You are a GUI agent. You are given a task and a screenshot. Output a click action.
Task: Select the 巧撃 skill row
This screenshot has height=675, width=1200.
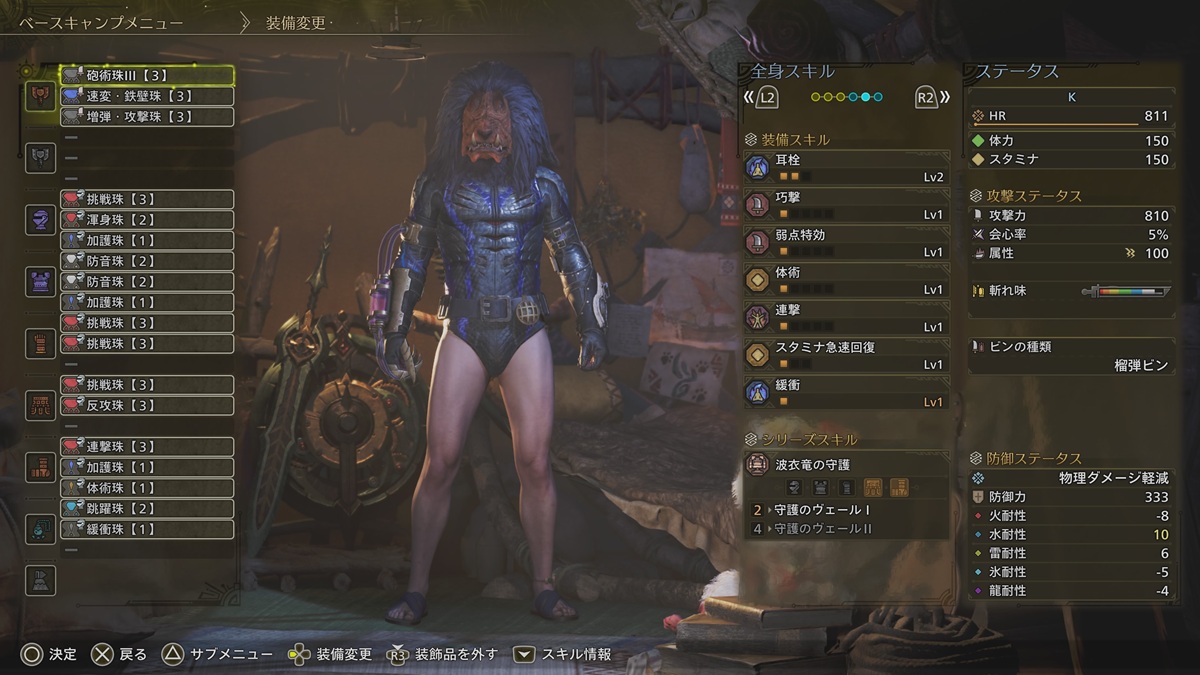click(x=846, y=206)
